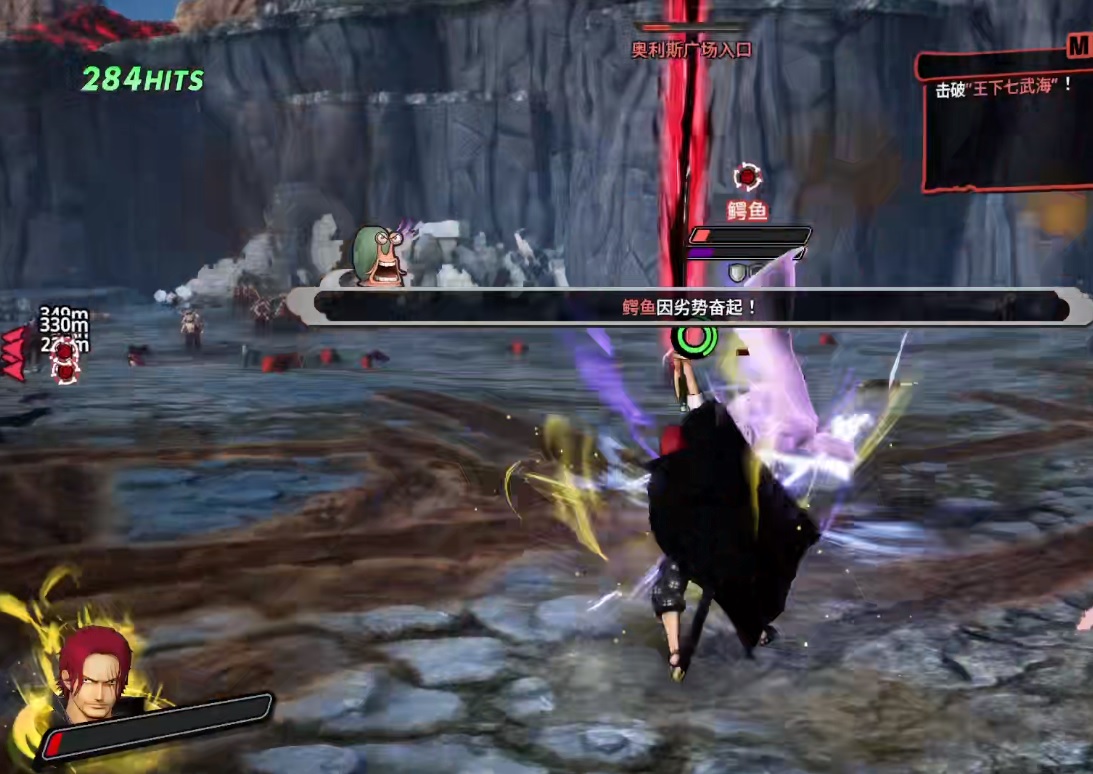Select the Shanks character portrait

(x=93, y=675)
